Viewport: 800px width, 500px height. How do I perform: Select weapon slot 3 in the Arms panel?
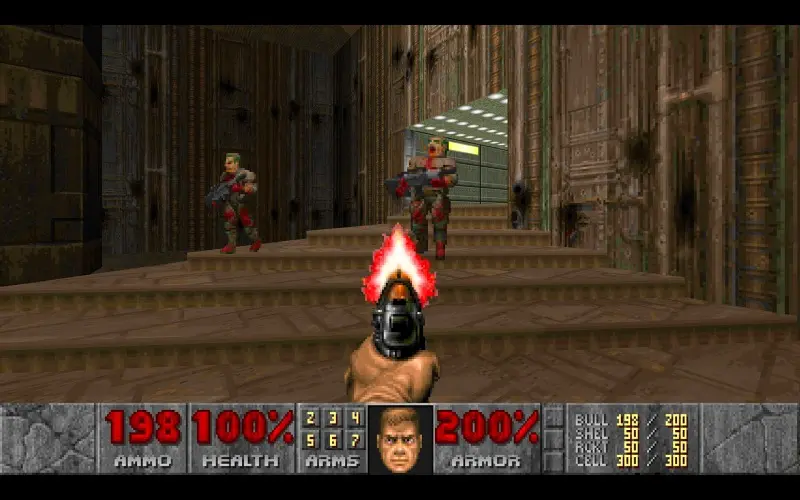(x=333, y=419)
